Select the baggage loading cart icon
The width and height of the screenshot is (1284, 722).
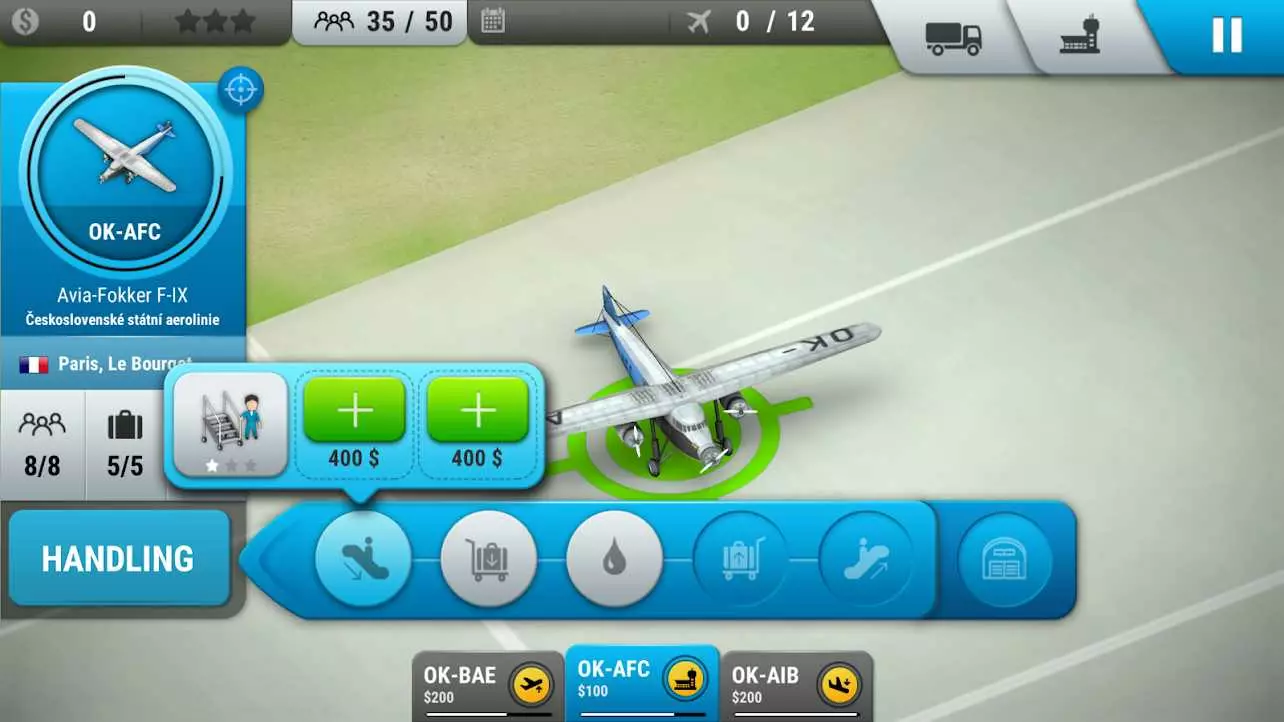click(739, 559)
